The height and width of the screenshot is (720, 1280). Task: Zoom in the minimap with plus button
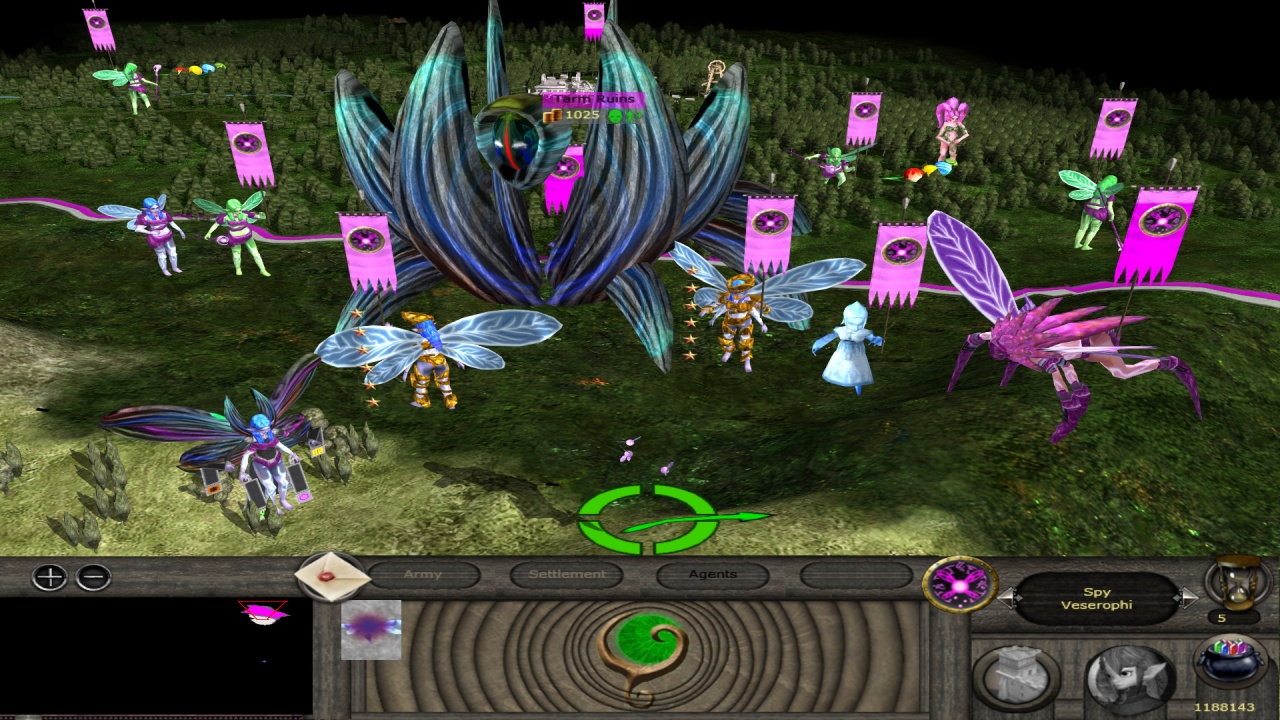pos(49,577)
